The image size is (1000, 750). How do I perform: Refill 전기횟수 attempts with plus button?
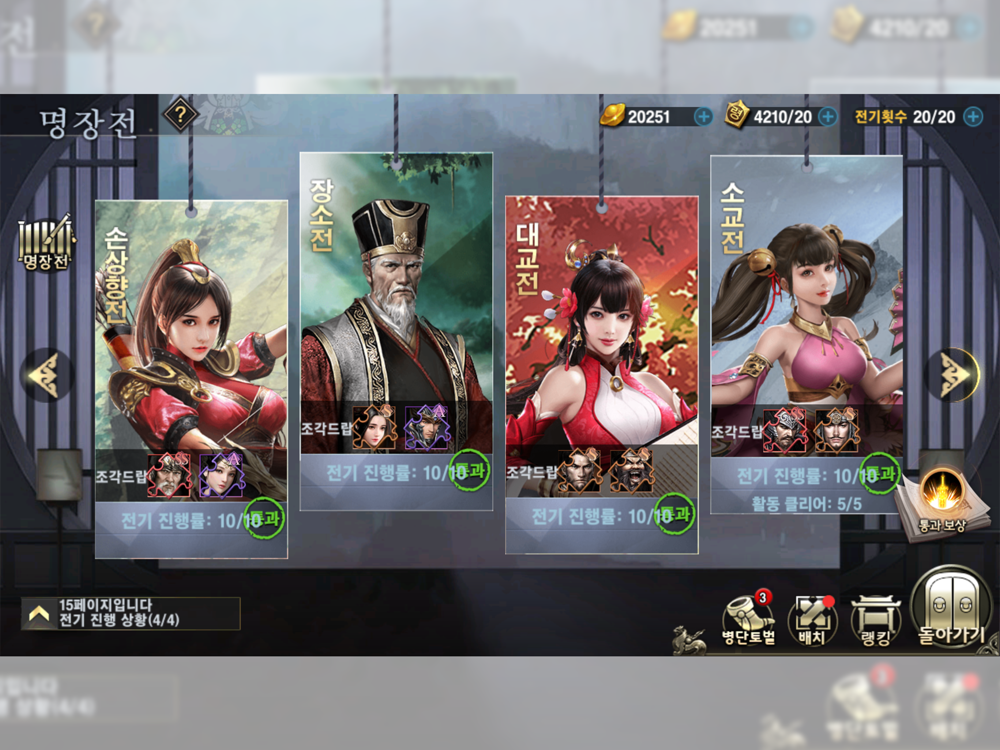972,116
